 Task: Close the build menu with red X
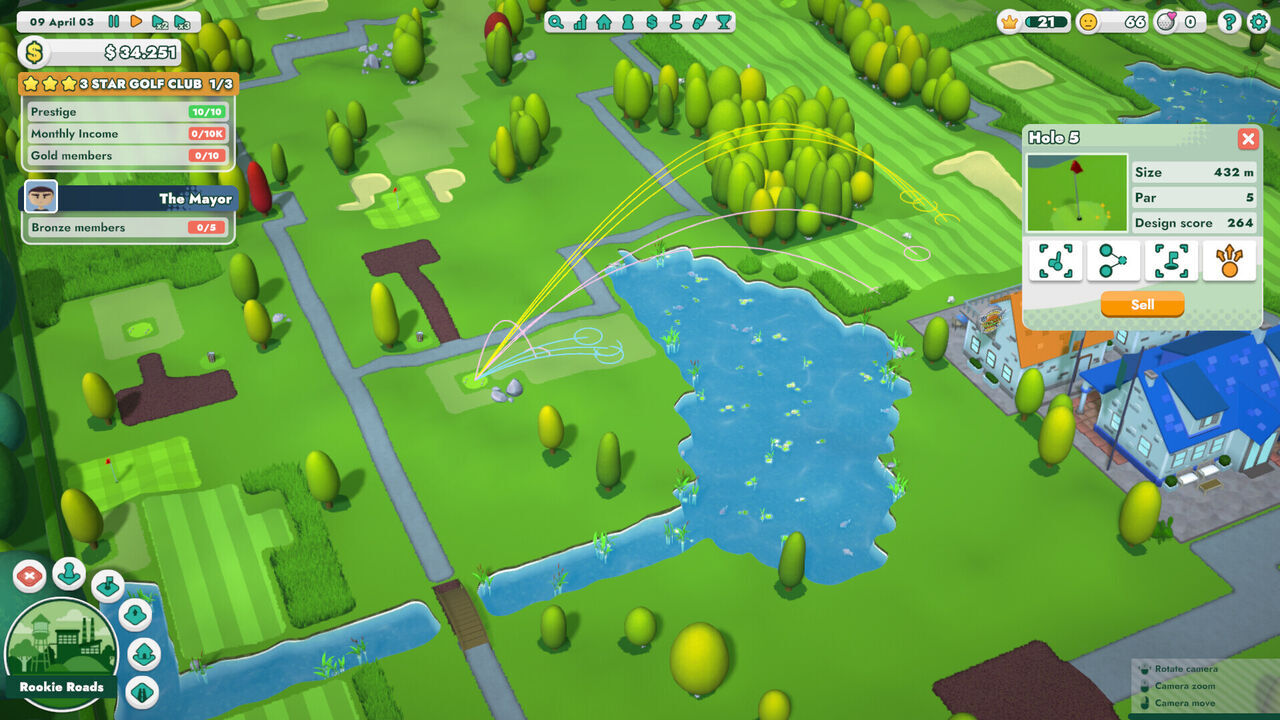pyautogui.click(x=31, y=576)
